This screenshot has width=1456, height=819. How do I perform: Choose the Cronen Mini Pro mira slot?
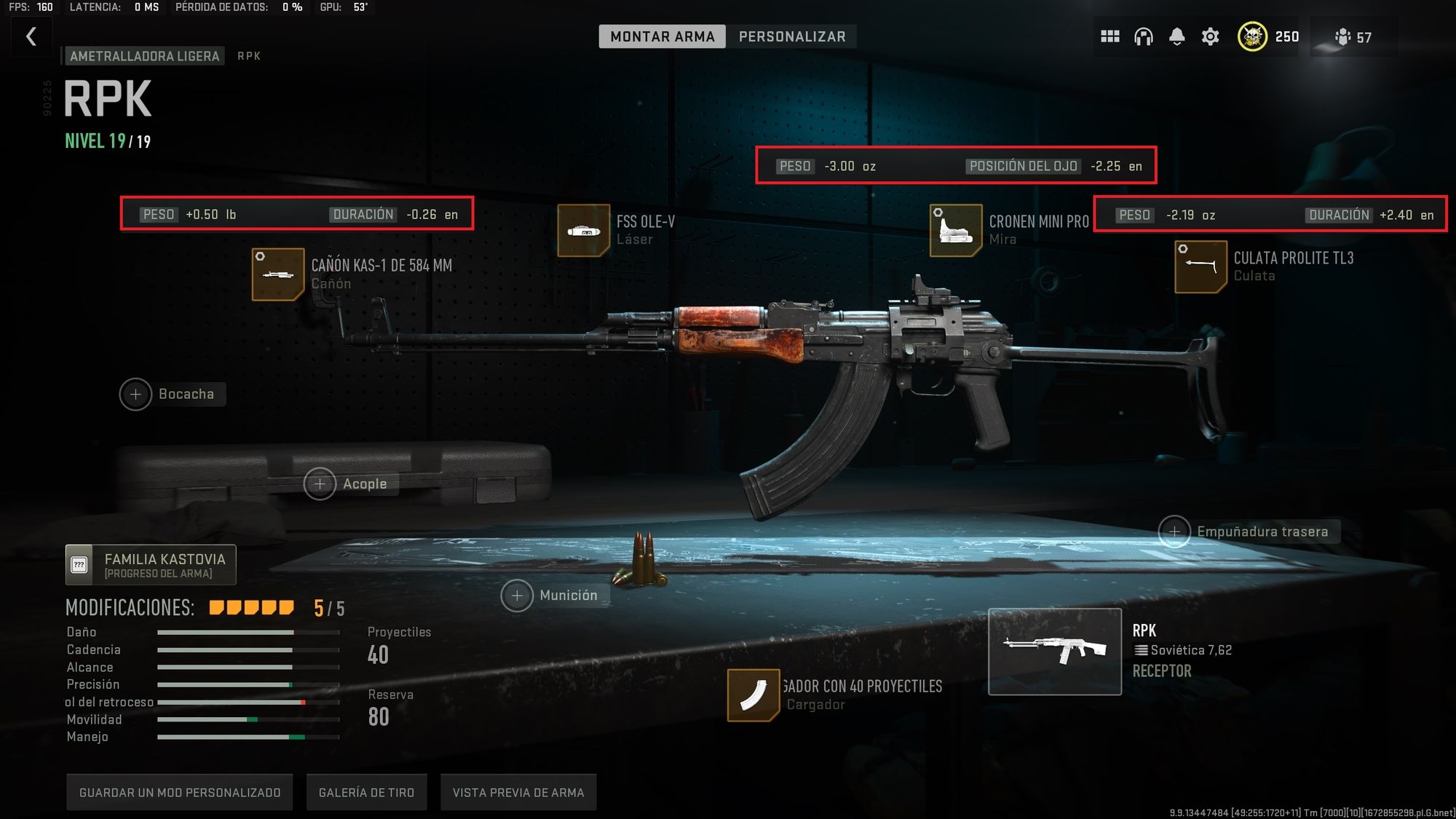[956, 231]
